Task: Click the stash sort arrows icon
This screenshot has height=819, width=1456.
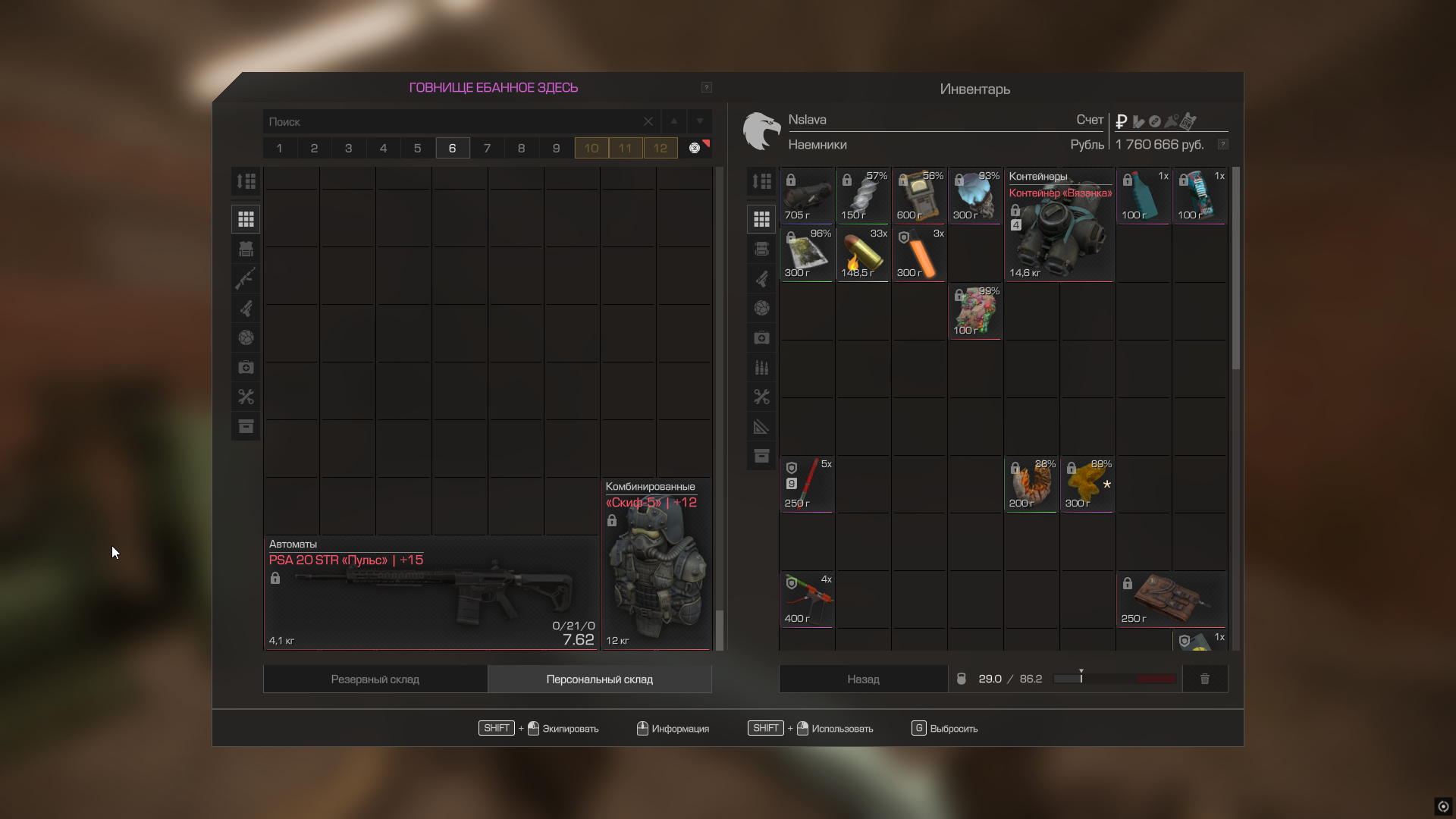Action: (x=246, y=181)
